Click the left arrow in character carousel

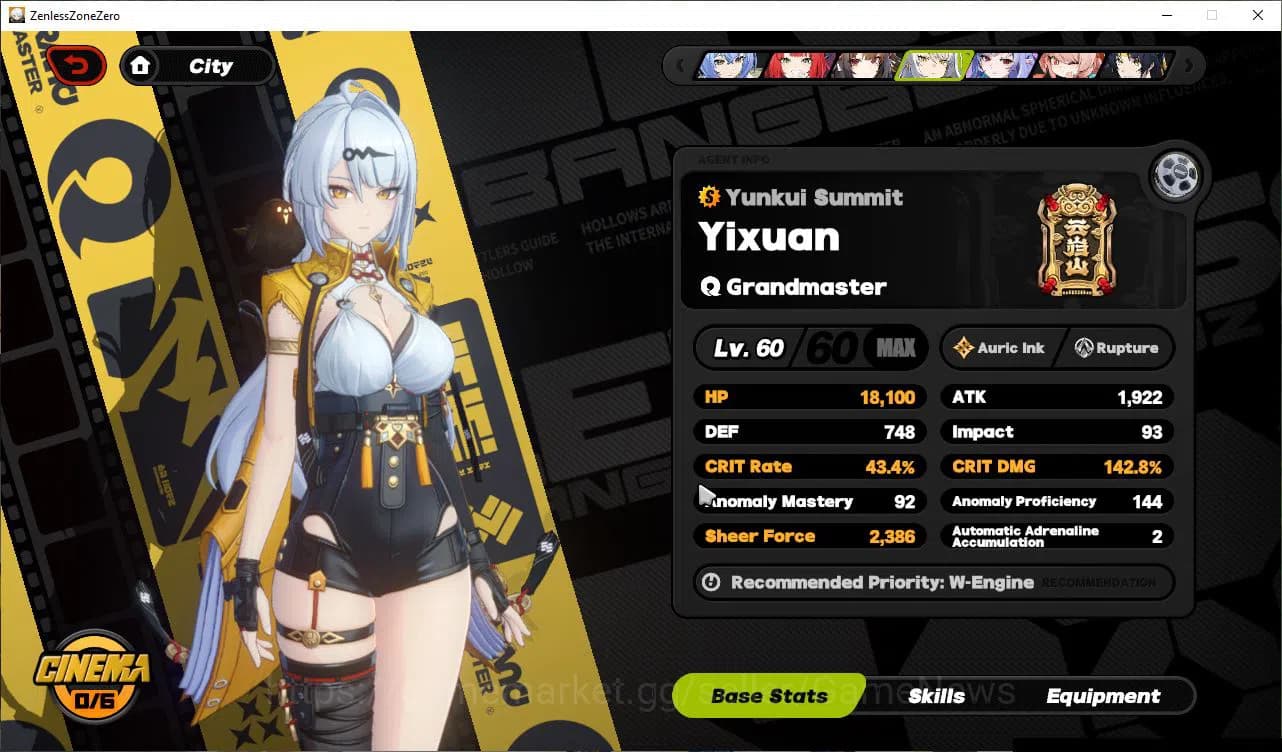pyautogui.click(x=681, y=65)
